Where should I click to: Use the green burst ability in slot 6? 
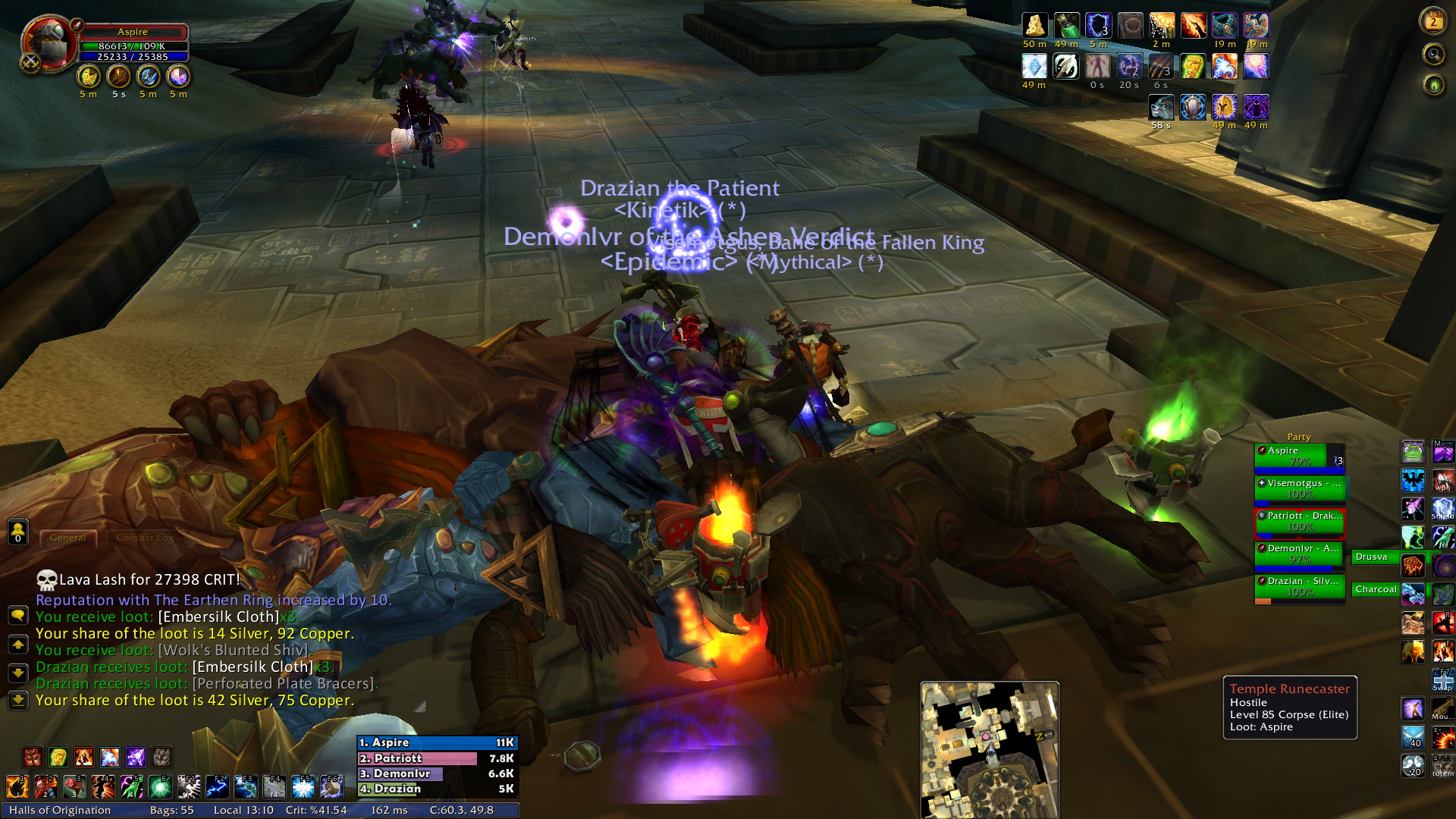click(159, 787)
